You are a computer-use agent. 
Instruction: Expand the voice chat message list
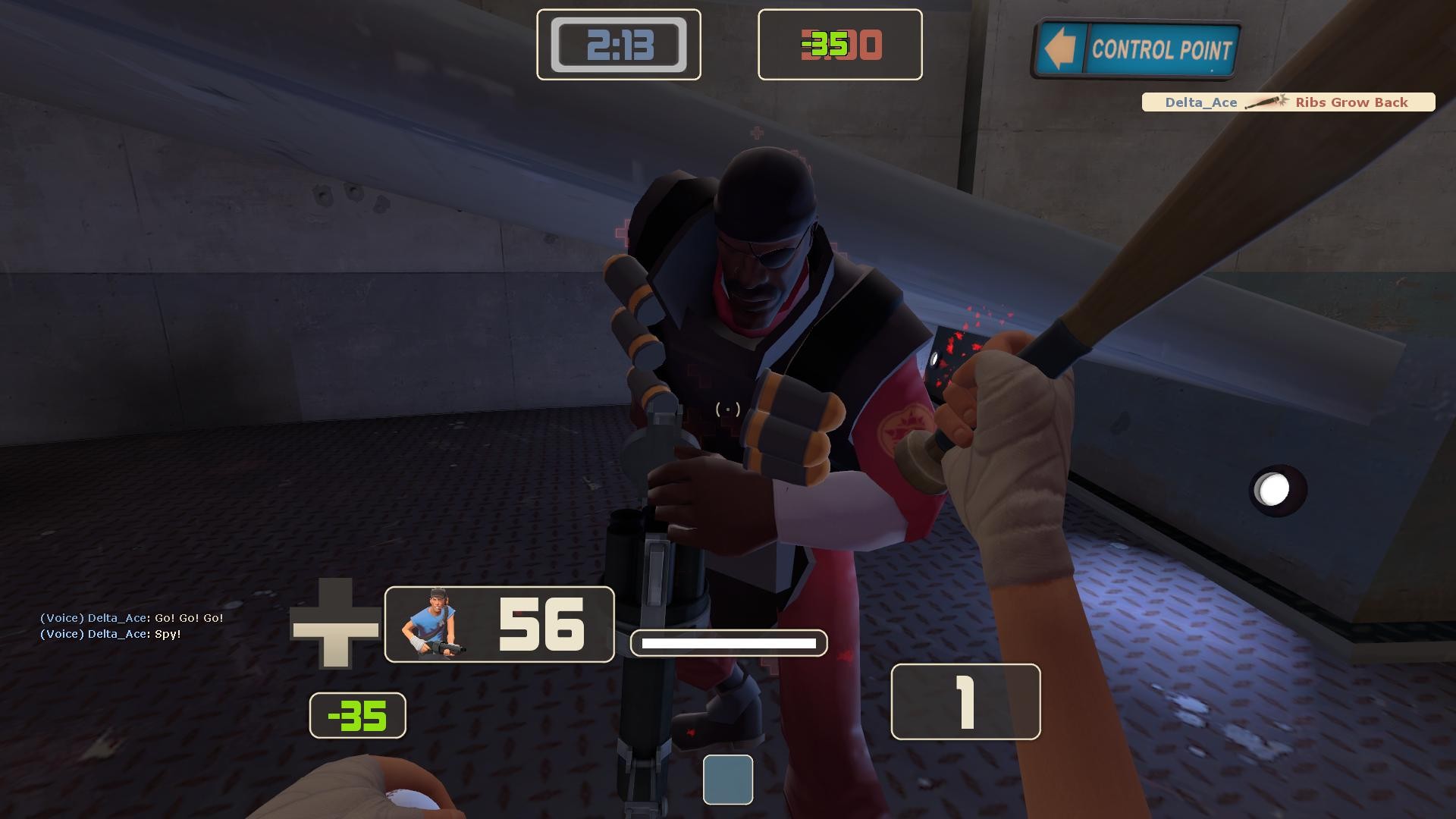coord(131,626)
